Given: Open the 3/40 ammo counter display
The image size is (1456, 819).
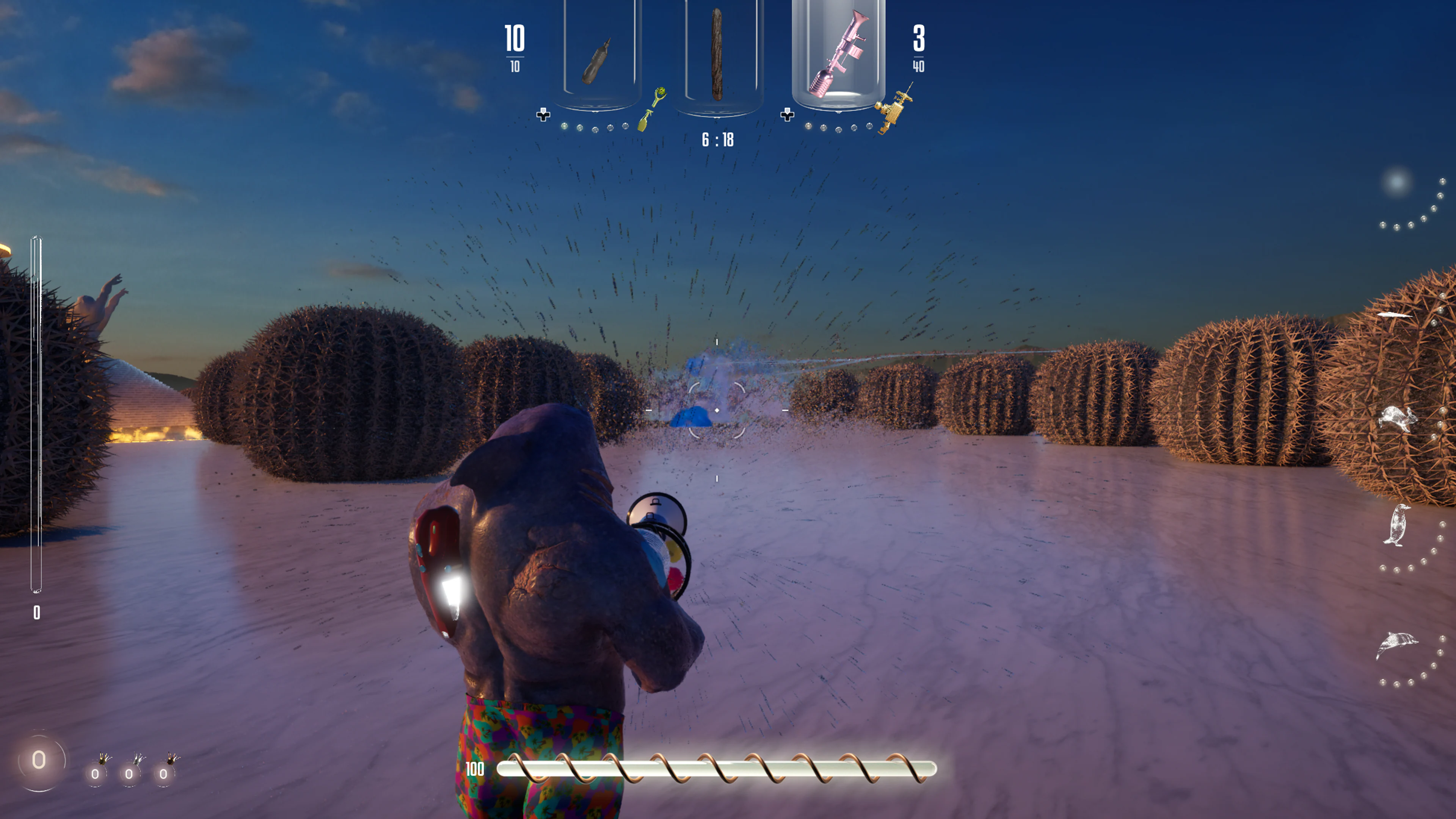Looking at the screenshot, I should (918, 48).
